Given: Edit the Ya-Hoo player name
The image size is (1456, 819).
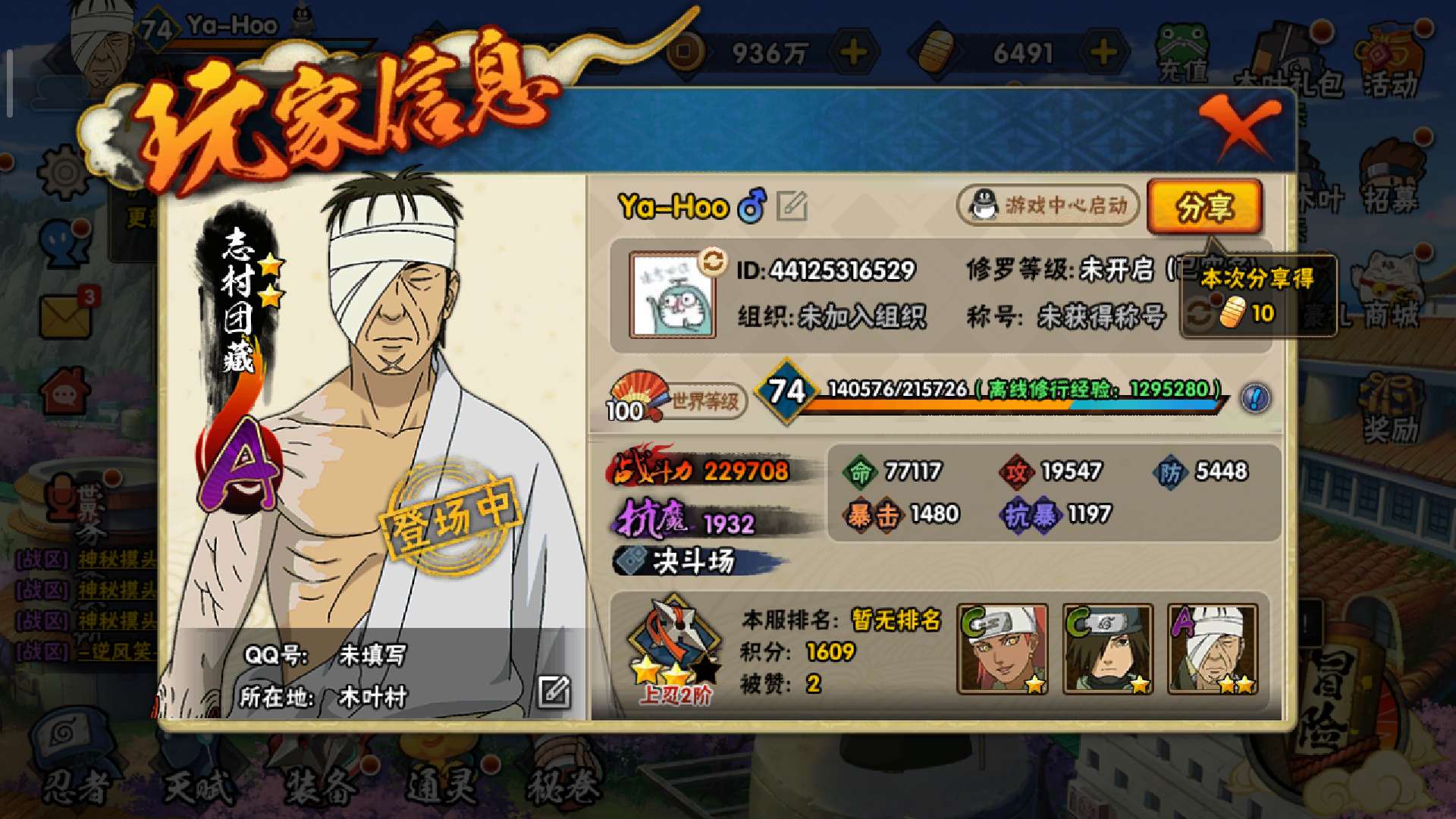Looking at the screenshot, I should pos(792,206).
